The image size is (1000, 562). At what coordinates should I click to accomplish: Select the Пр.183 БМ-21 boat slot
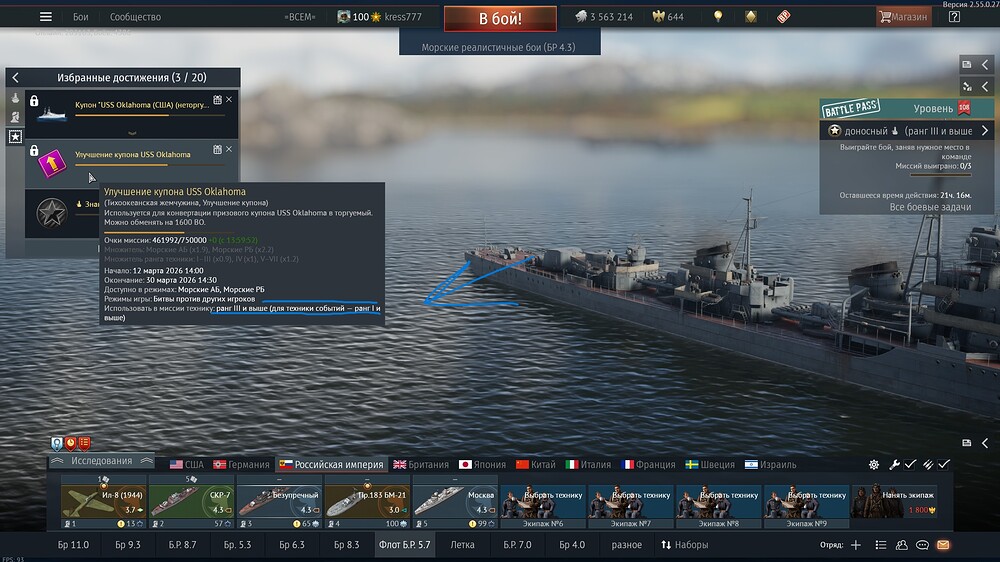[367, 502]
